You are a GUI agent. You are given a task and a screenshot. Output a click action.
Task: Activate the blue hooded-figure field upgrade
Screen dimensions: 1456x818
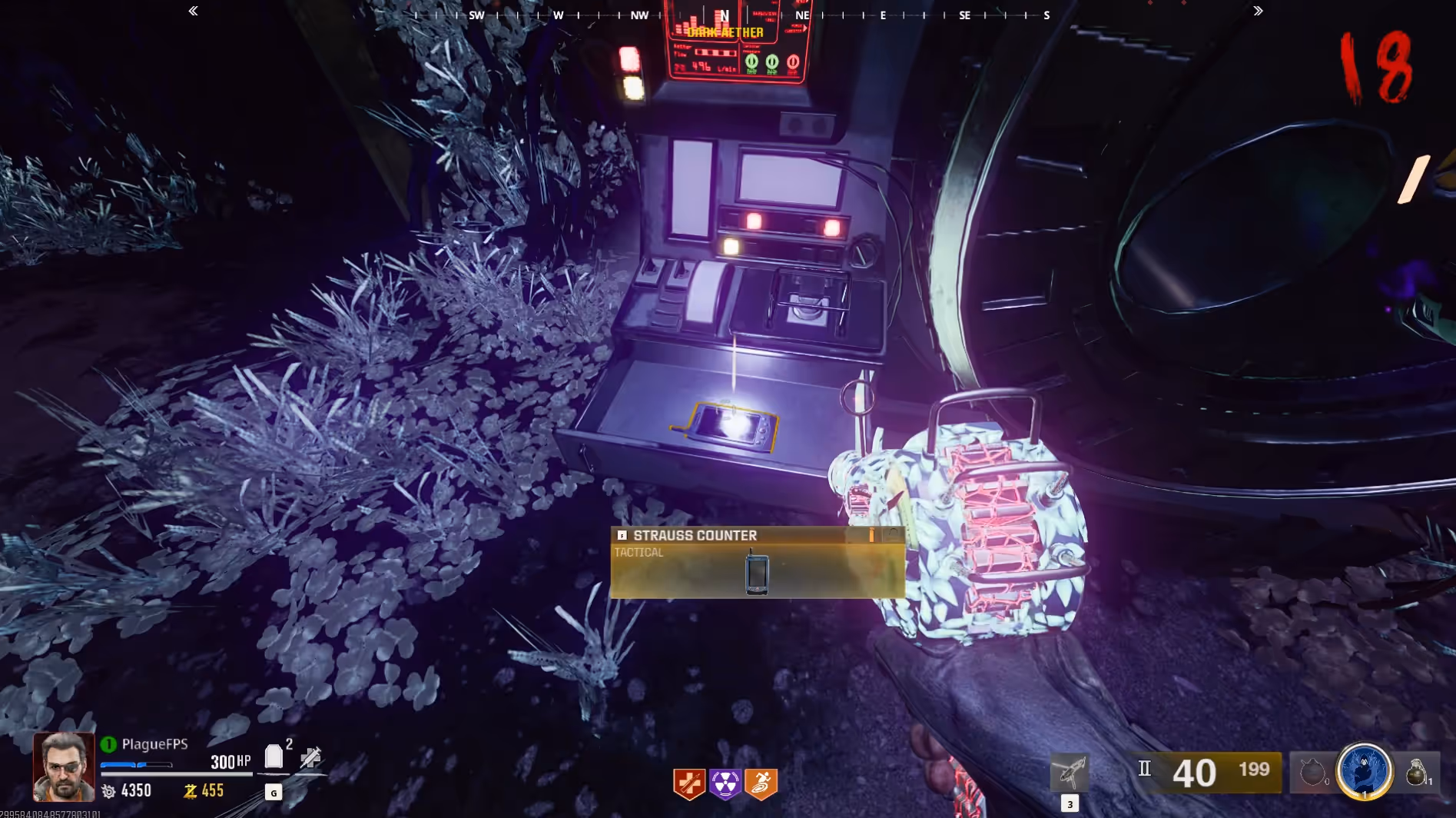point(1365,771)
